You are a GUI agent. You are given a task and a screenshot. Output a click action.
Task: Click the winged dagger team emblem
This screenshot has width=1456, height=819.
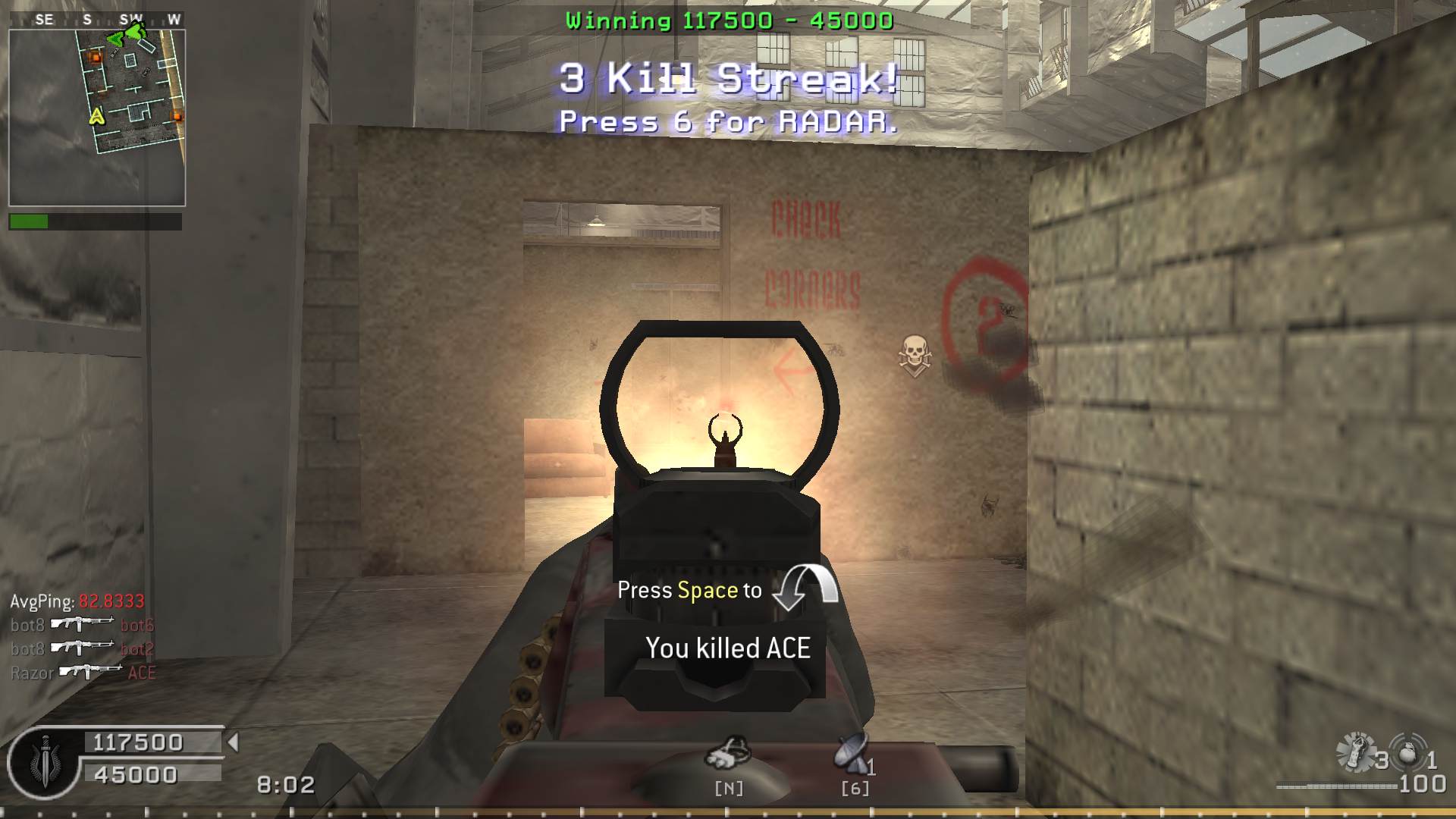[x=44, y=763]
